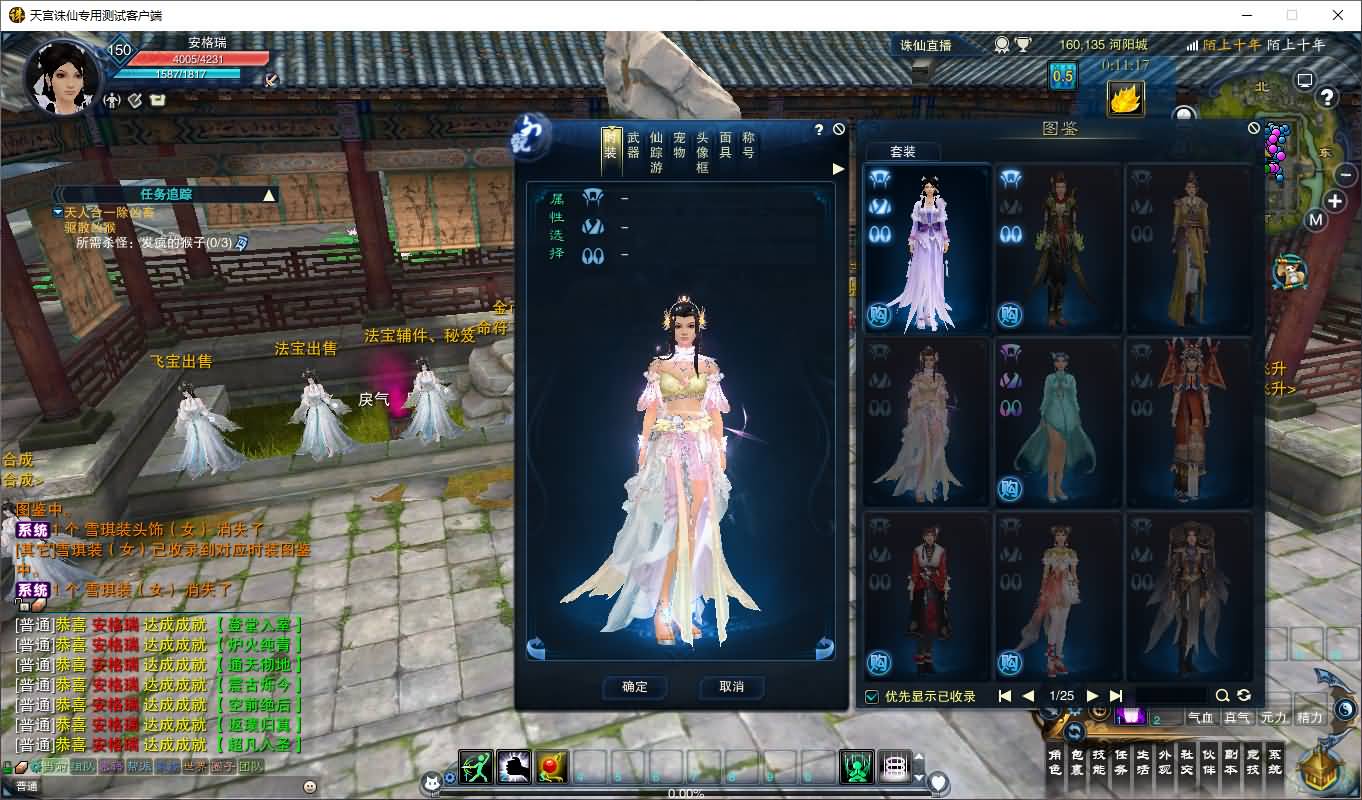This screenshot has width=1362, height=800.
Task: Open the 系统 system menu
Action: [1274, 762]
